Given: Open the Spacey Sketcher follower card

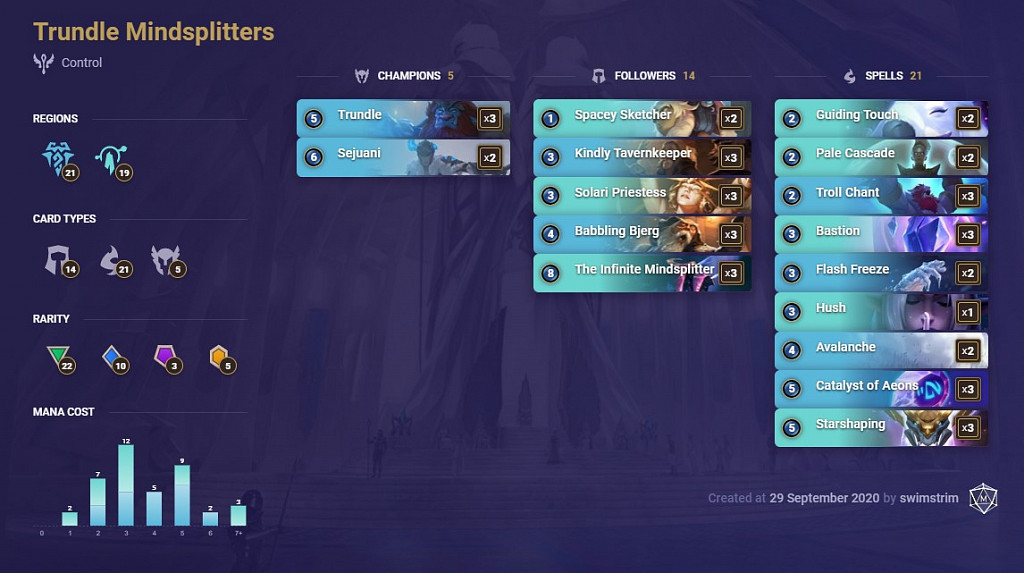Looking at the screenshot, I should pyautogui.click(x=641, y=118).
